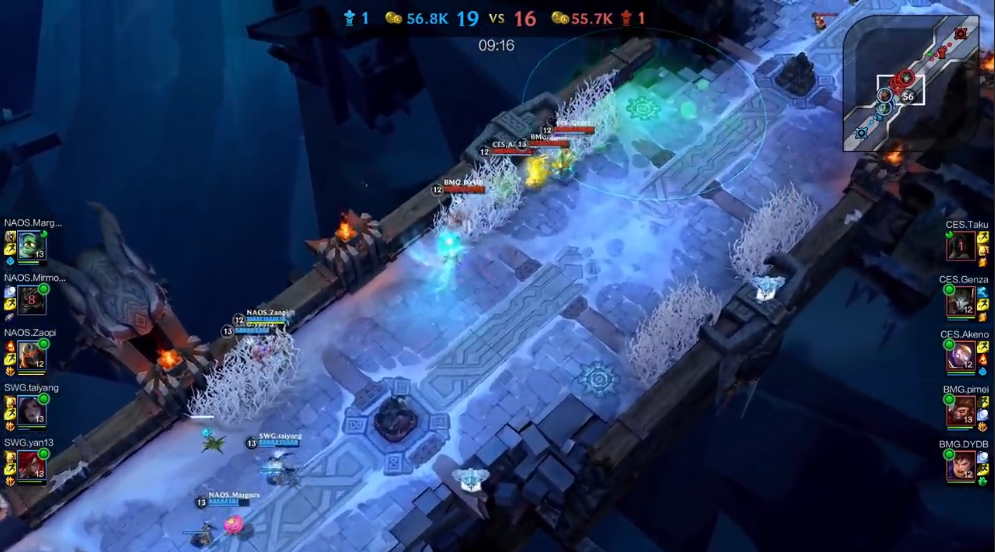Focus on CES.Genza's portrait
995x552 pixels.
[961, 301]
